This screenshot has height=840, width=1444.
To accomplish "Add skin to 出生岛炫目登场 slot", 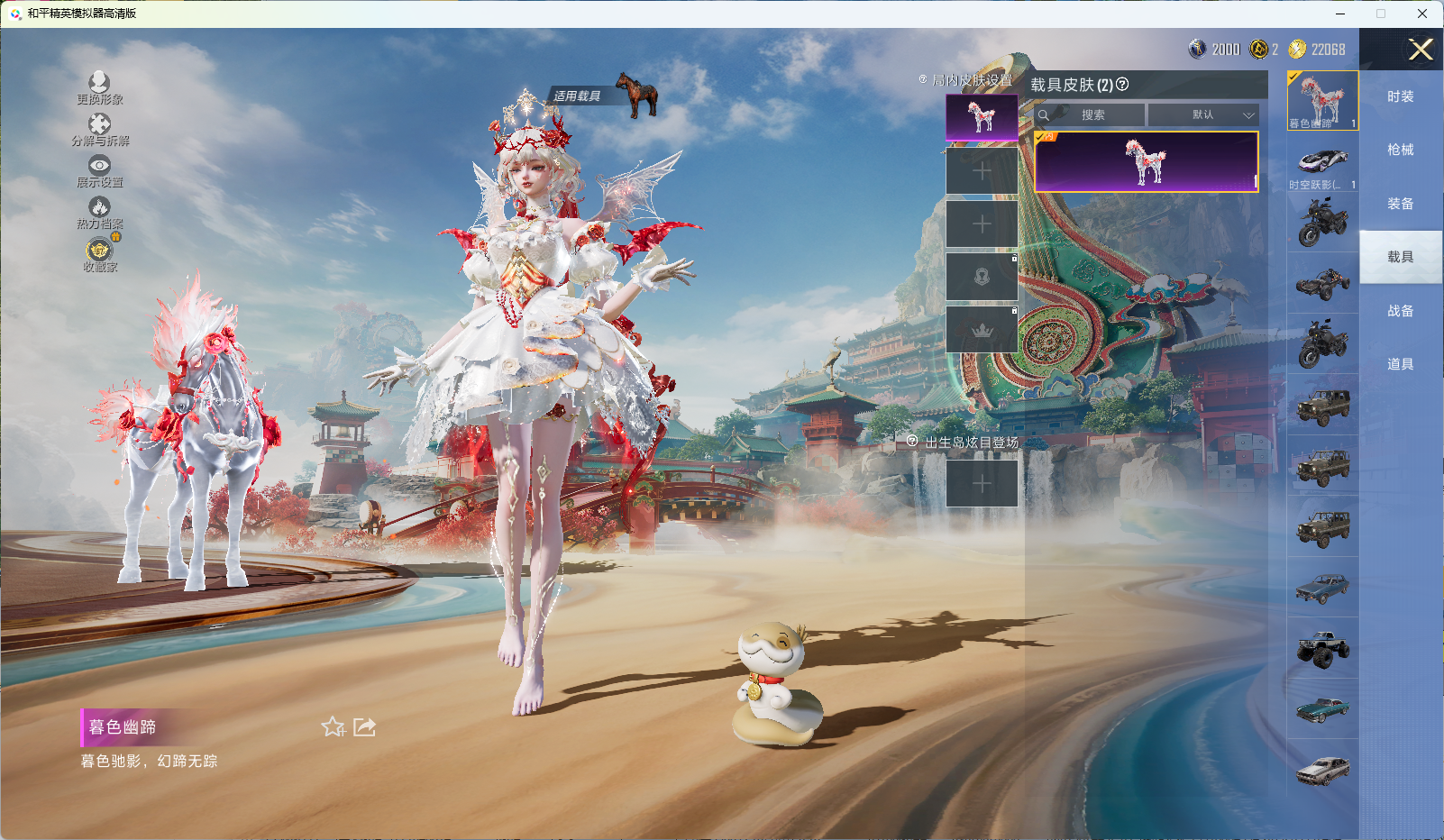I will tap(982, 483).
